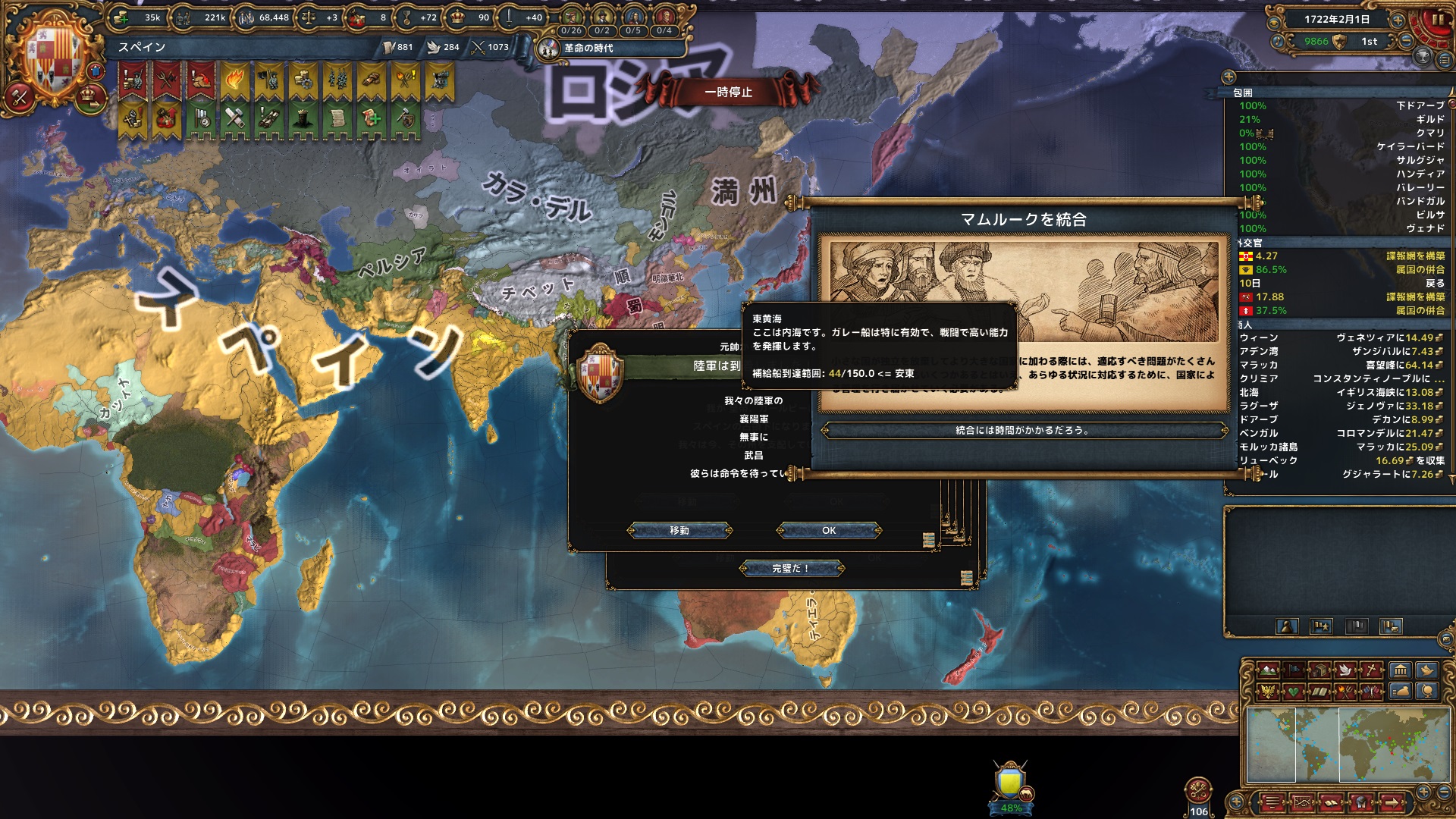Open the crossed hammer and sword production button

point(20,96)
